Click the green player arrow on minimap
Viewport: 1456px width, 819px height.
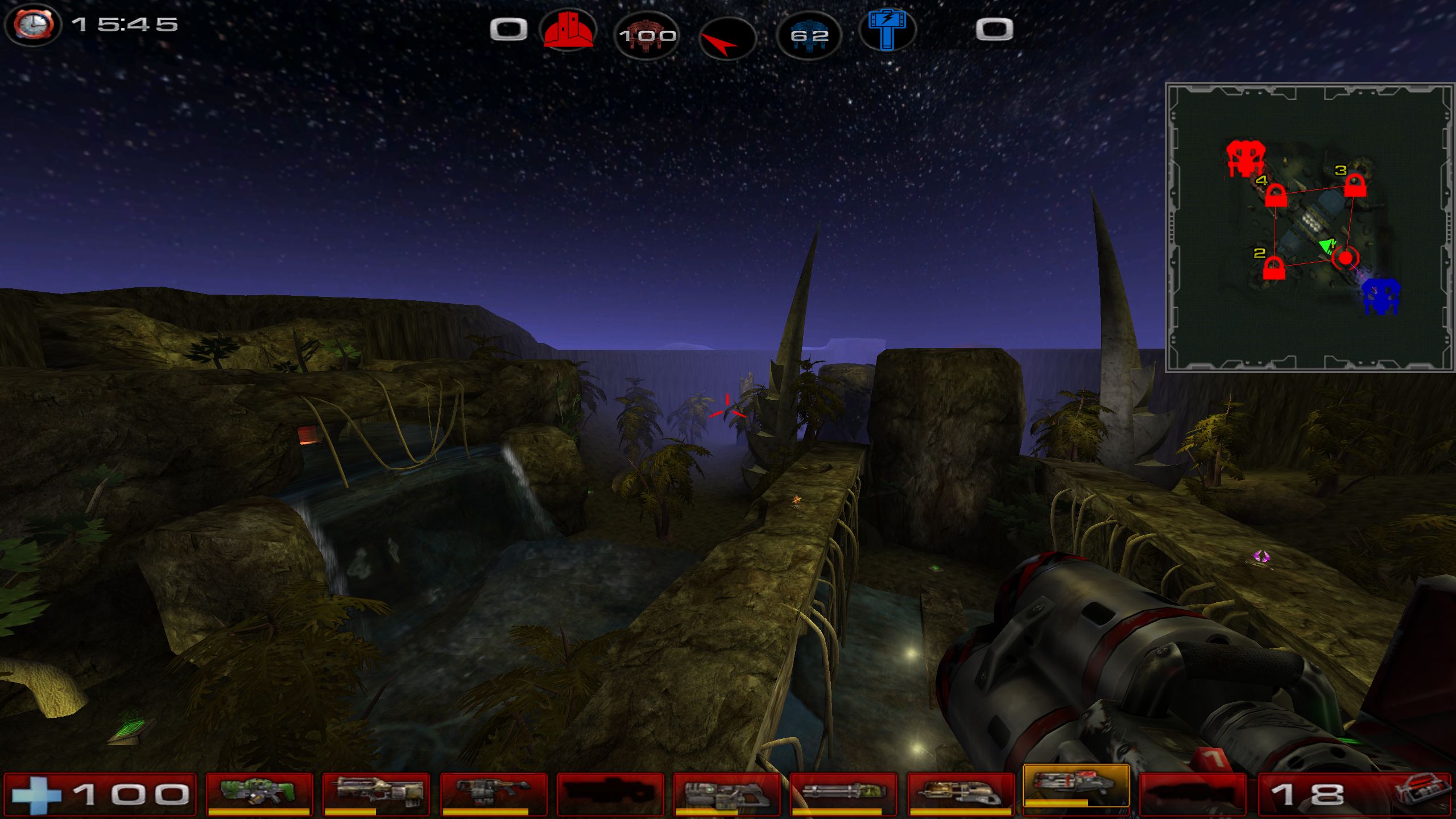click(x=1327, y=246)
